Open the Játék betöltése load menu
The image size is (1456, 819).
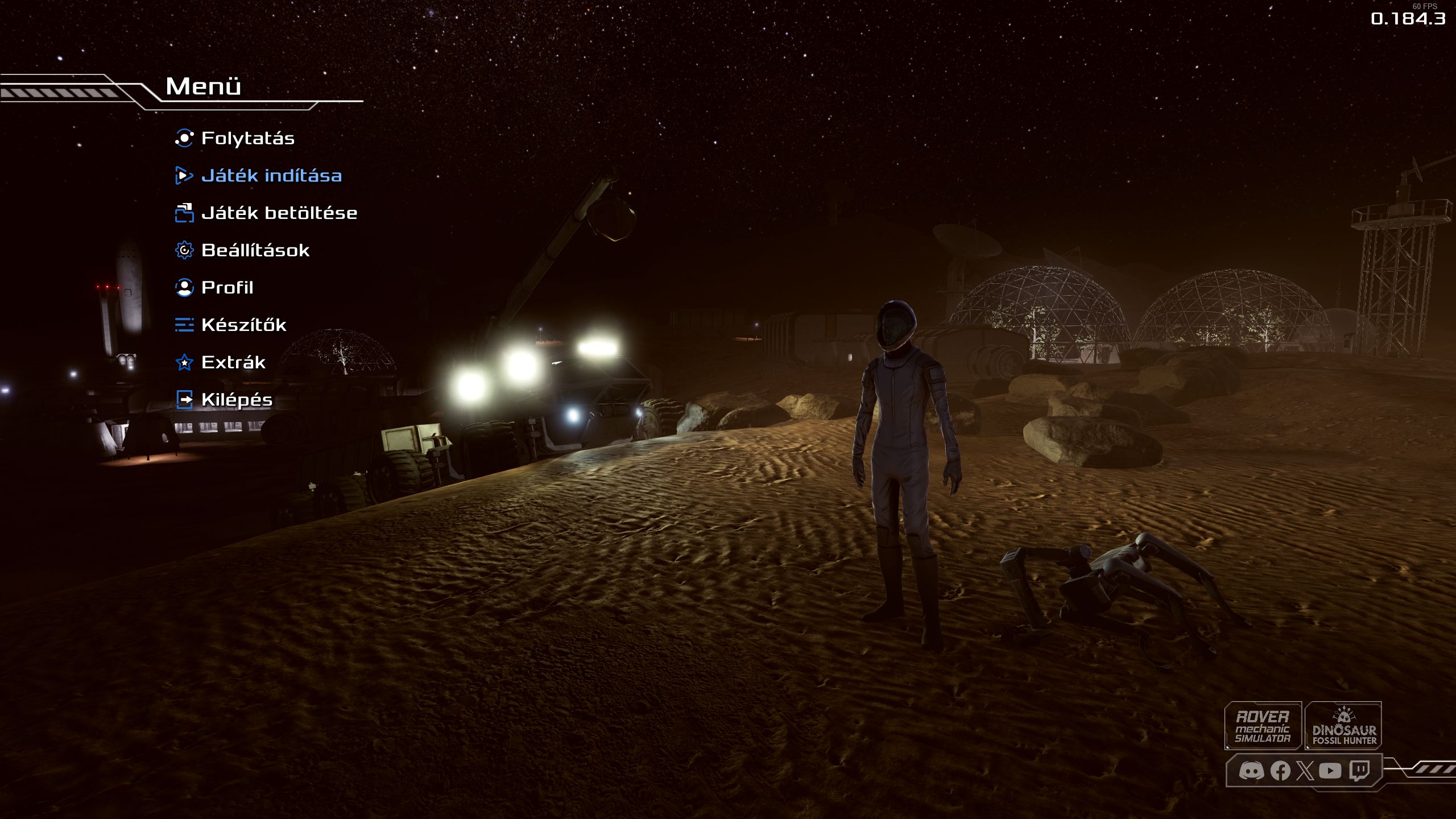279,213
